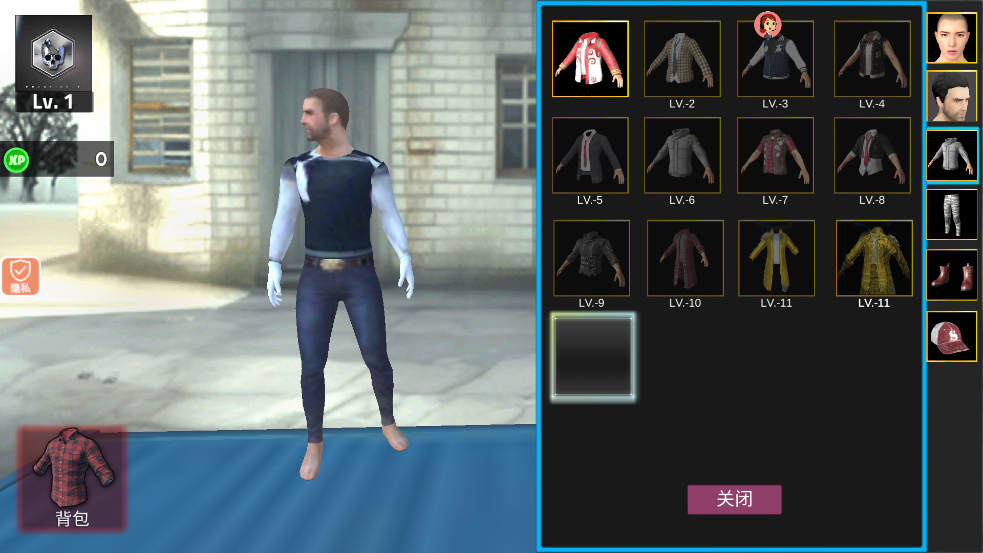The width and height of the screenshot is (983, 553).
Task: Tap the orange 隐私 privacy shield icon
Action: pyautogui.click(x=20, y=275)
